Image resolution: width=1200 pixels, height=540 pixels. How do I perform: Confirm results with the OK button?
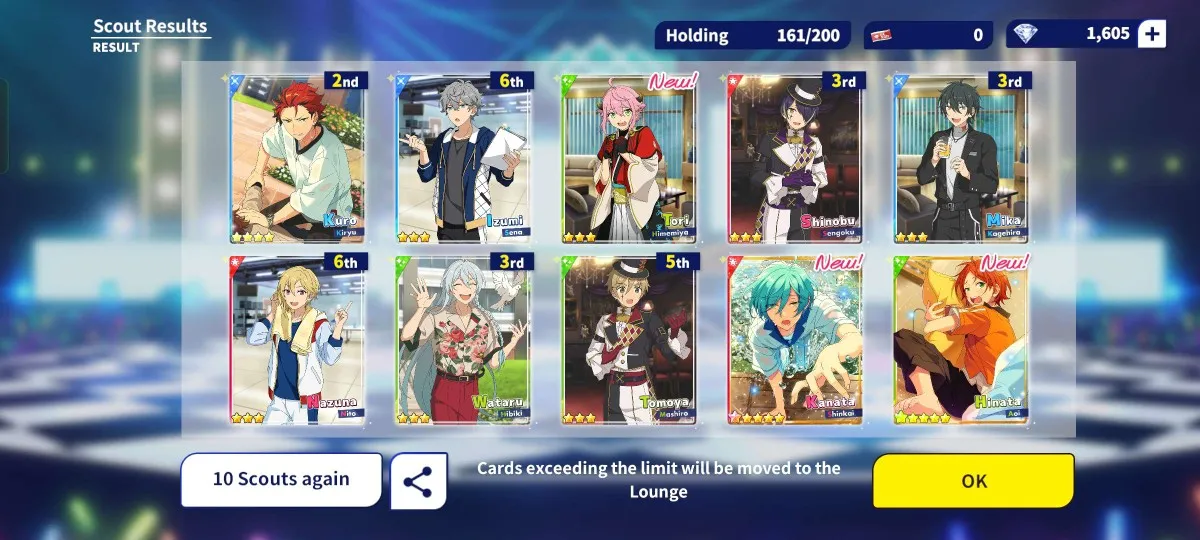click(x=973, y=481)
